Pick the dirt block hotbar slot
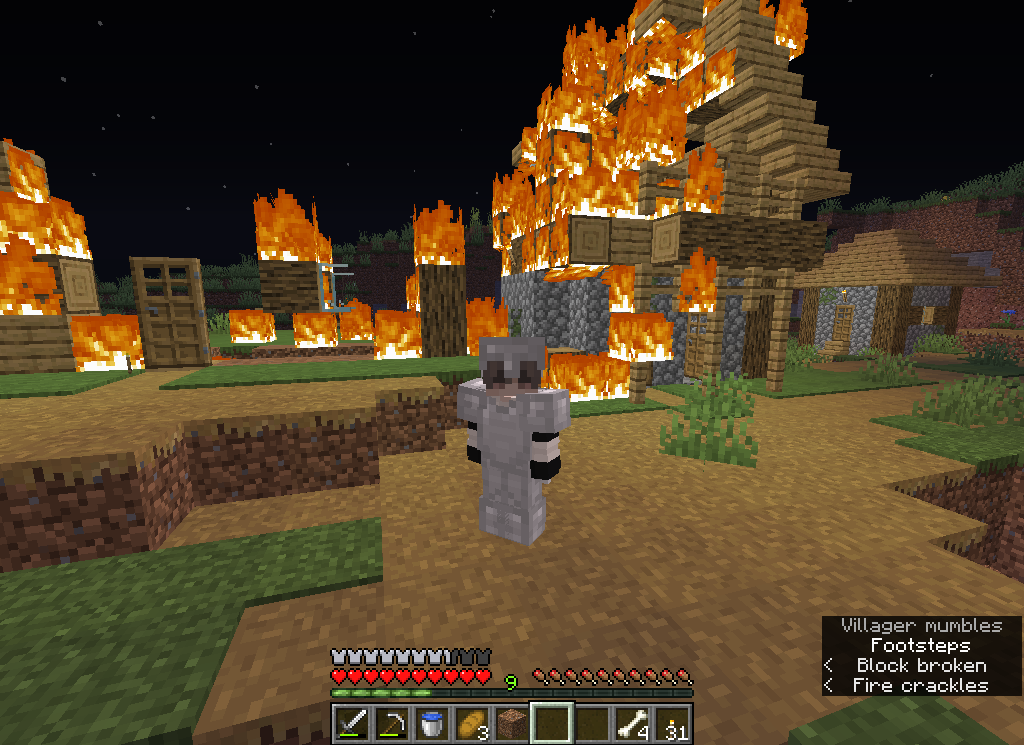The image size is (1024, 745). pos(512,722)
